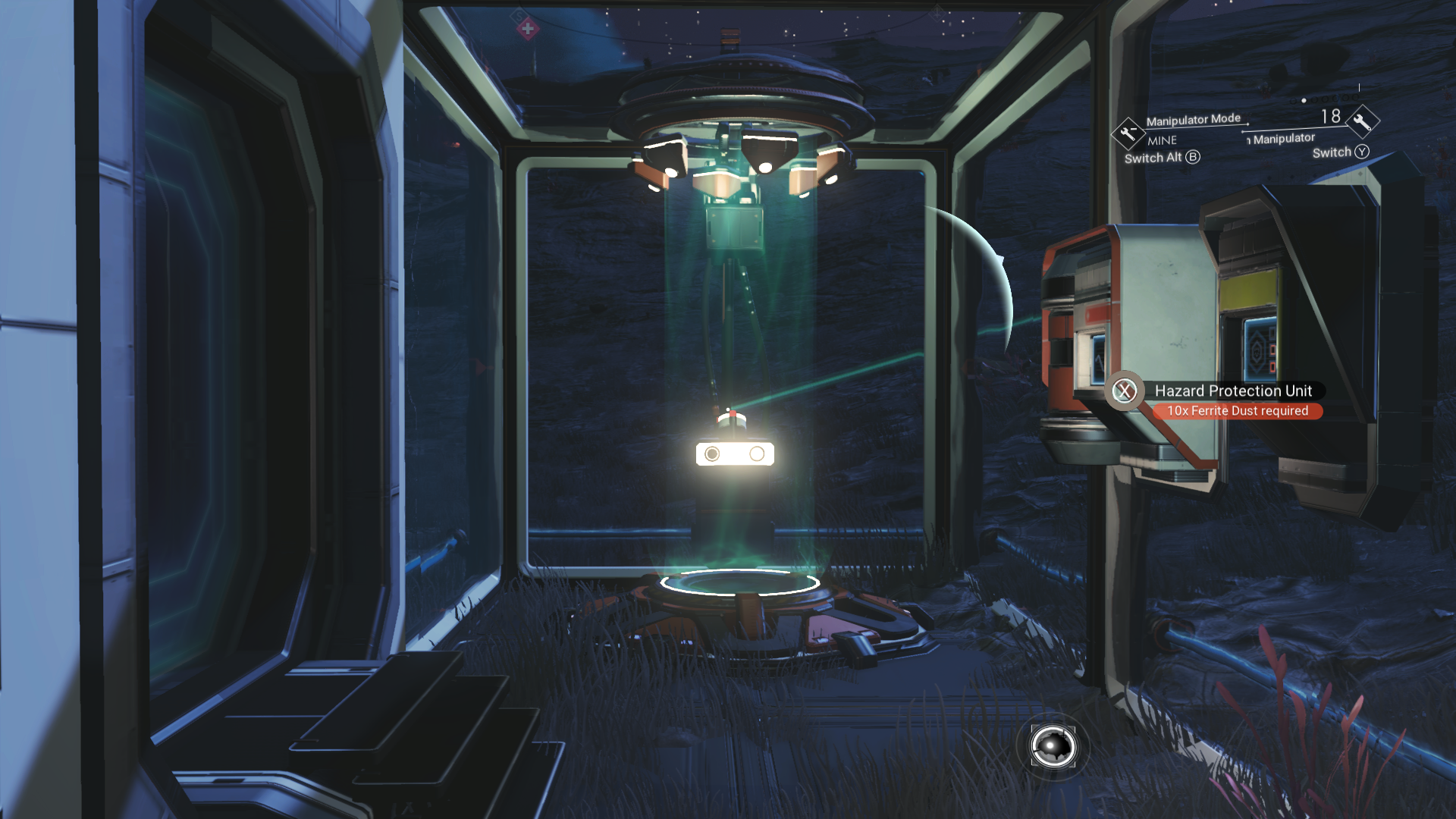Viewport: 1456px width, 819px height.
Task: Expand the Hazard Protection Unit nameplate
Action: pyautogui.click(x=1233, y=391)
